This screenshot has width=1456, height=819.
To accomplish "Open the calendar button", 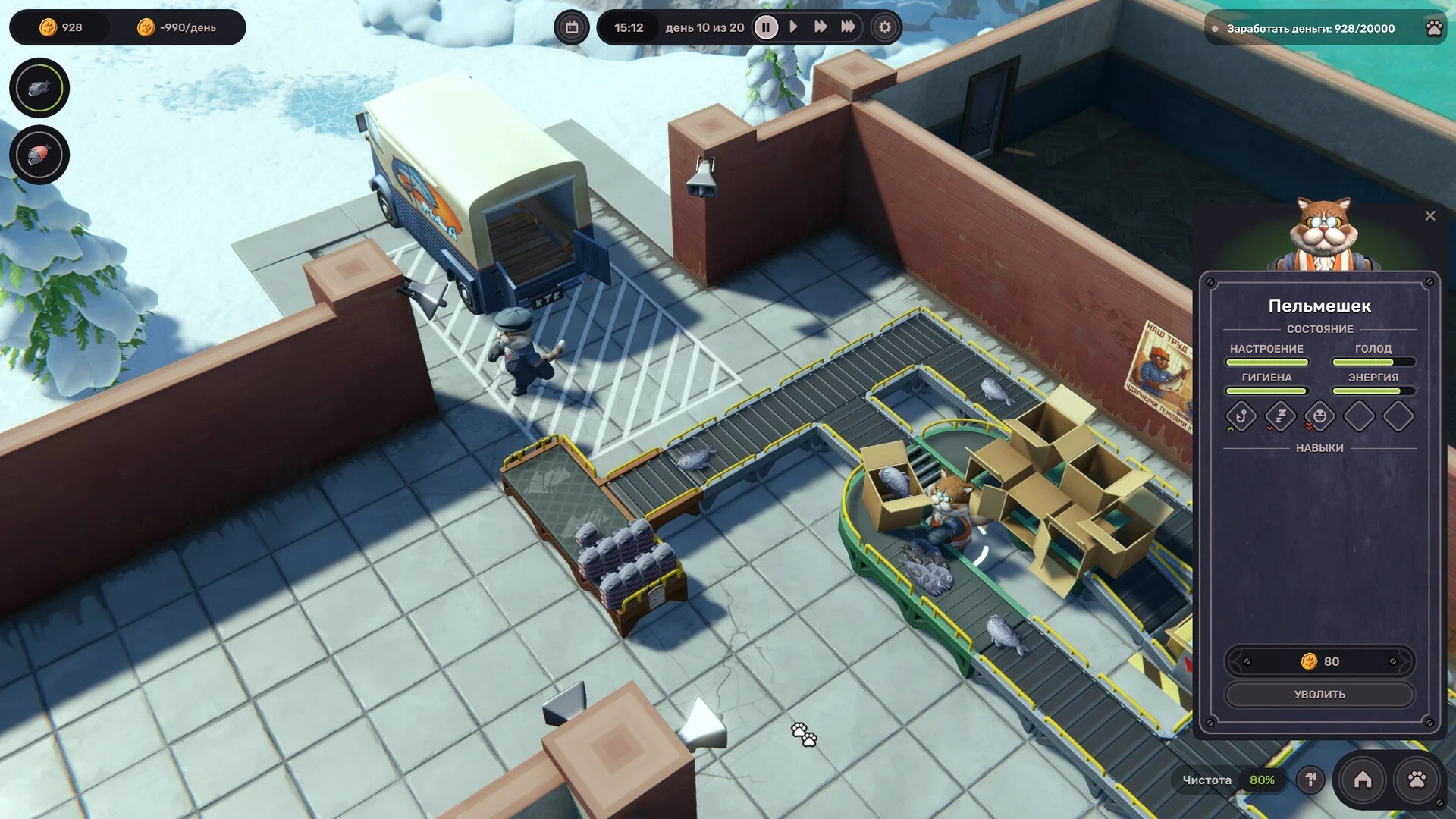I will (572, 27).
